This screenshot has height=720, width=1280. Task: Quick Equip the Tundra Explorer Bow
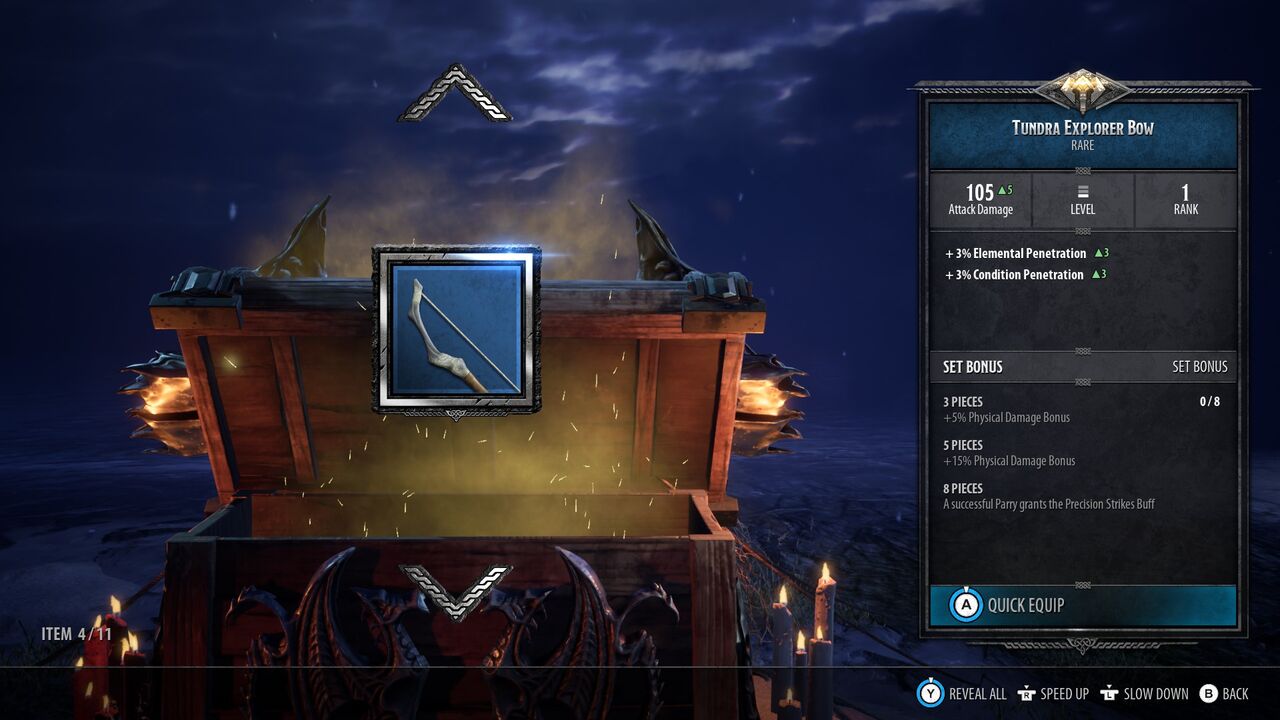click(x=1083, y=605)
